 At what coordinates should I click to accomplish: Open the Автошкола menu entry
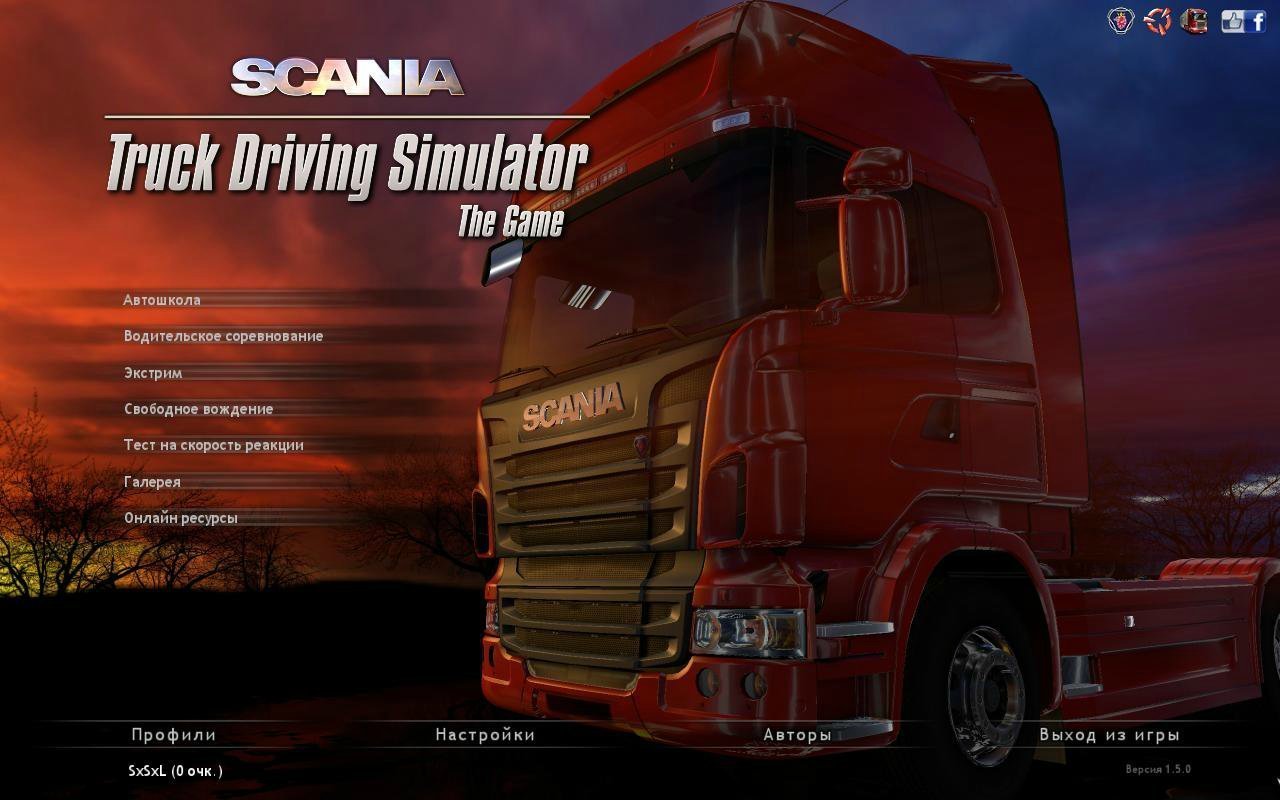[162, 300]
